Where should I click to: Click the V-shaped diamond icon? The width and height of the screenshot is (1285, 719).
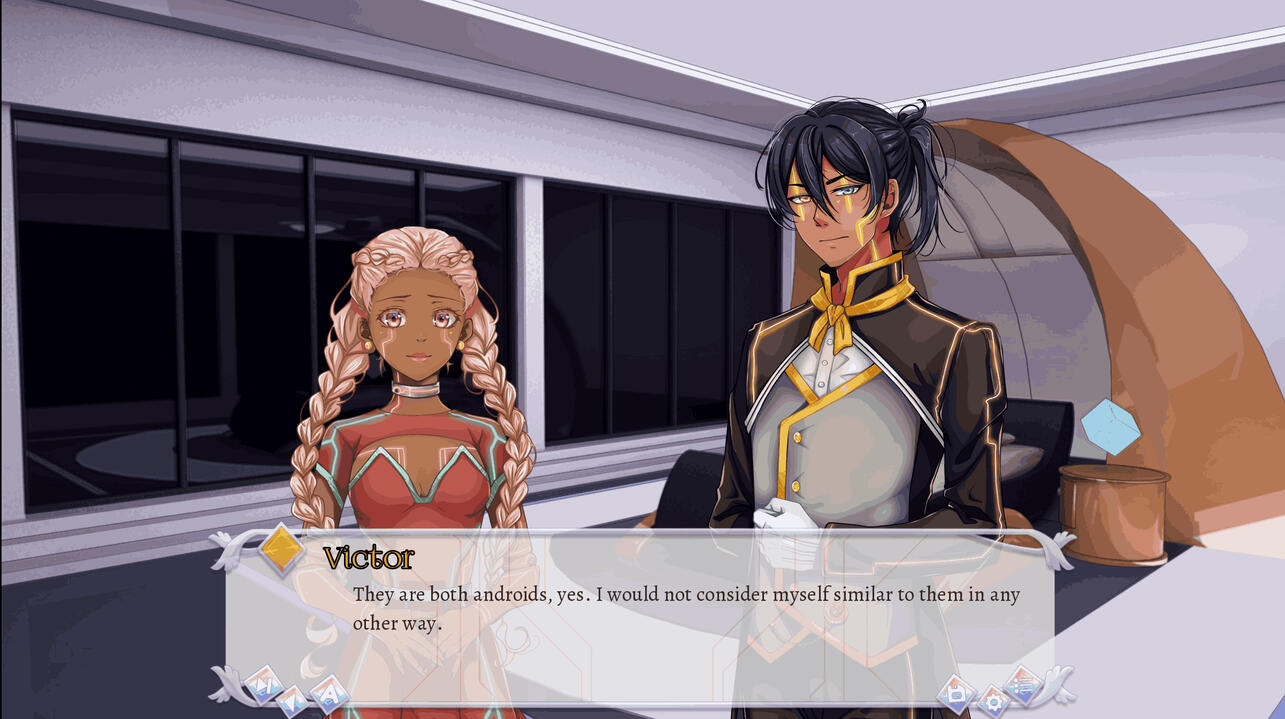[293, 700]
